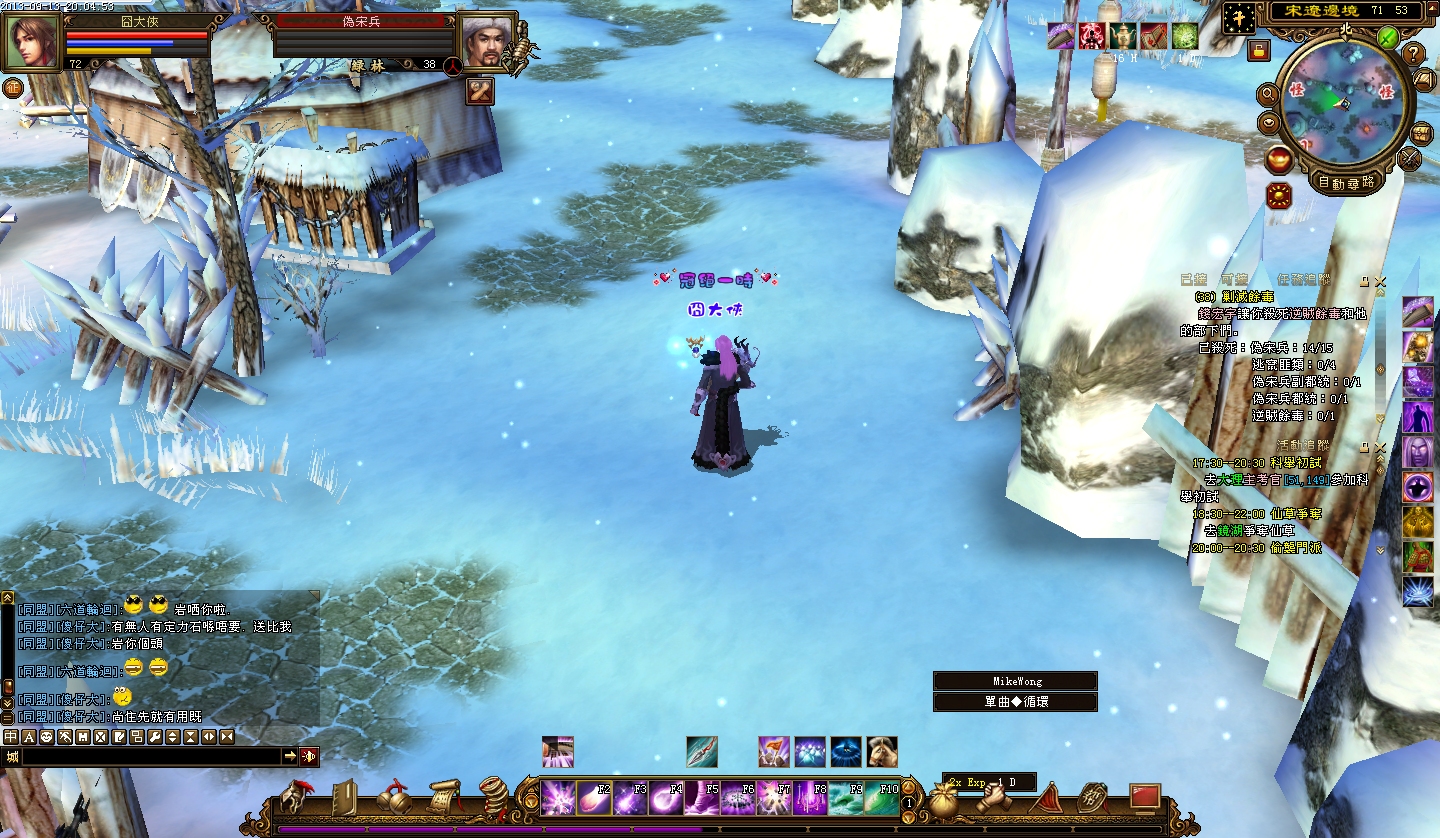1440x838 pixels.
Task: Open the helmet character icon in bottom bar
Action: (x=295, y=798)
